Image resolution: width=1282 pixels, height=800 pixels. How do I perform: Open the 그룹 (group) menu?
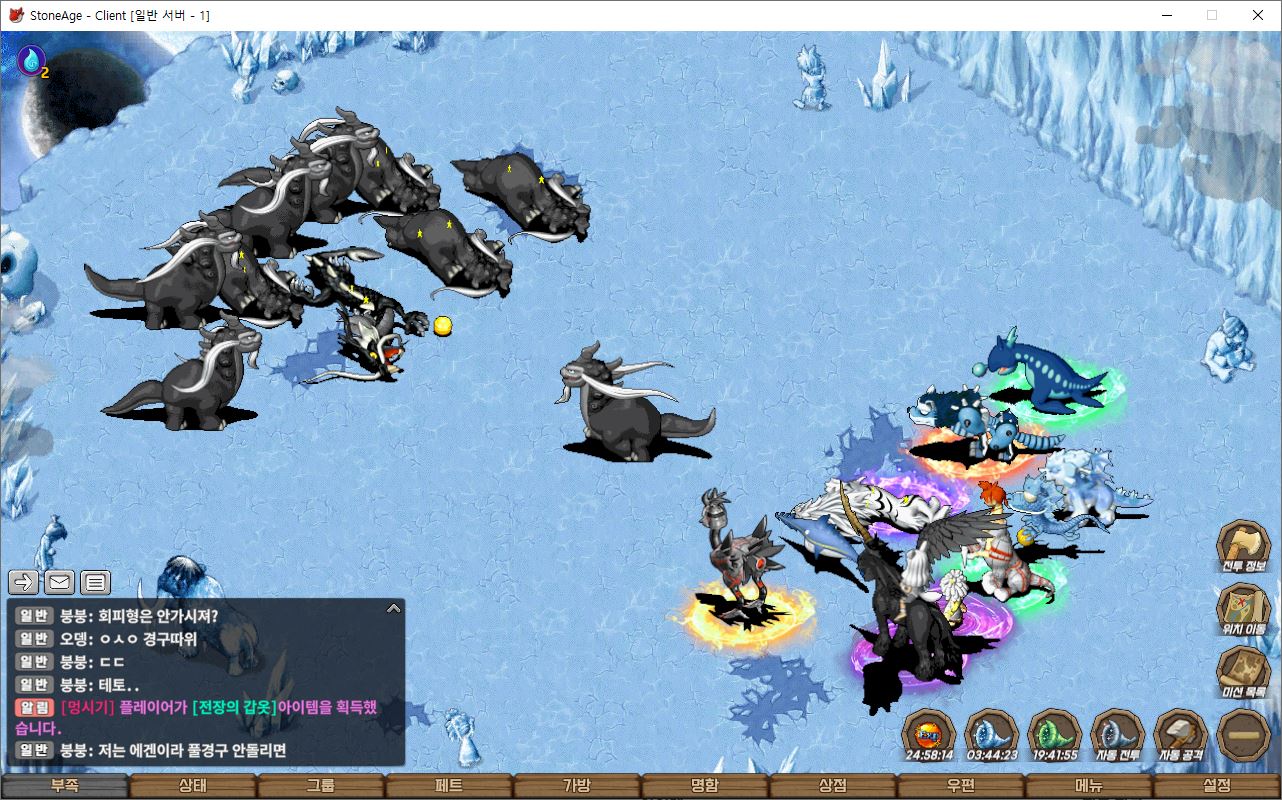click(320, 786)
